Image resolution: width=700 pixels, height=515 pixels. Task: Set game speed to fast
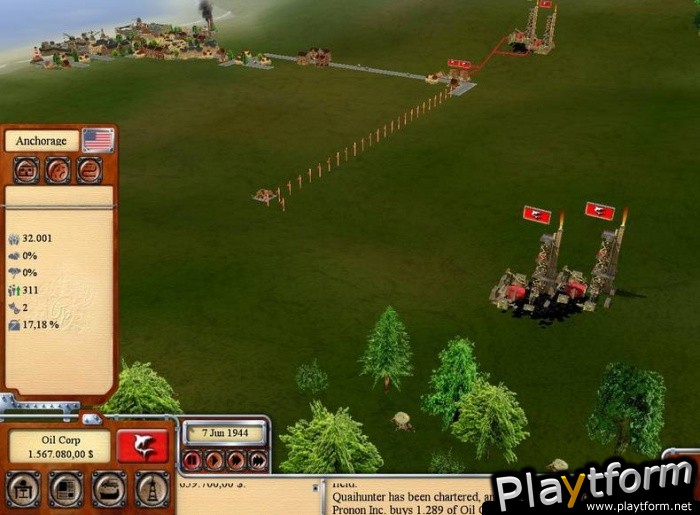[x=236, y=460]
